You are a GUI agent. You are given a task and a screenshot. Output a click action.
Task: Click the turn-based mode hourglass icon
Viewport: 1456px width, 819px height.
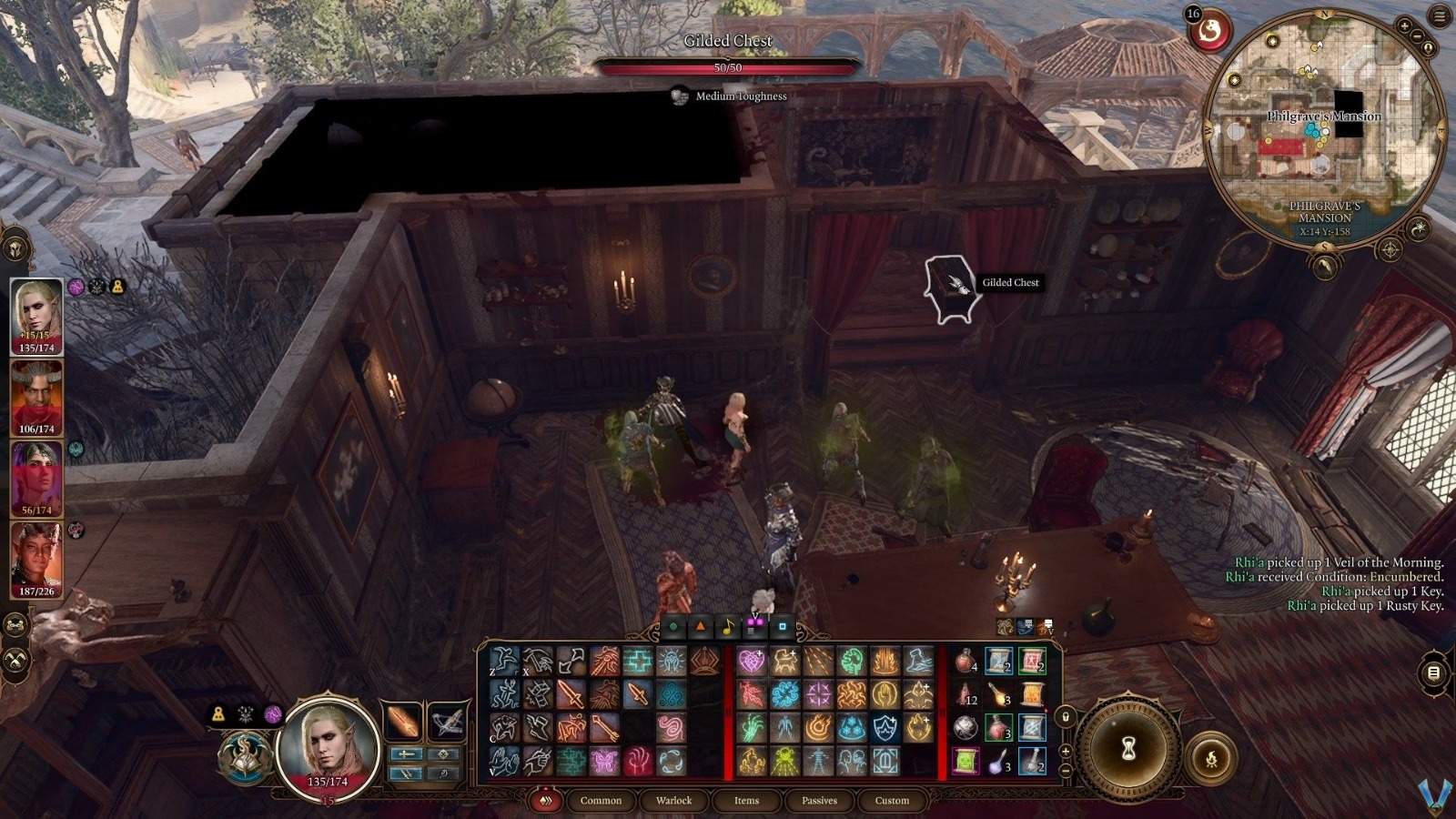click(x=1129, y=748)
